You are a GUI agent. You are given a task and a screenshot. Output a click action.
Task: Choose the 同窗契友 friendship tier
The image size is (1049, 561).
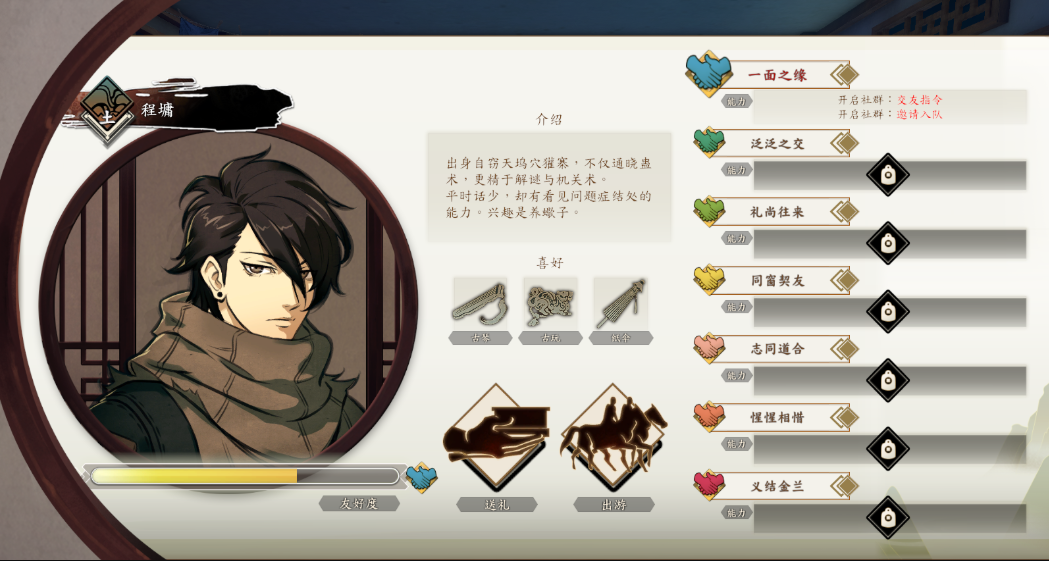tap(777, 280)
